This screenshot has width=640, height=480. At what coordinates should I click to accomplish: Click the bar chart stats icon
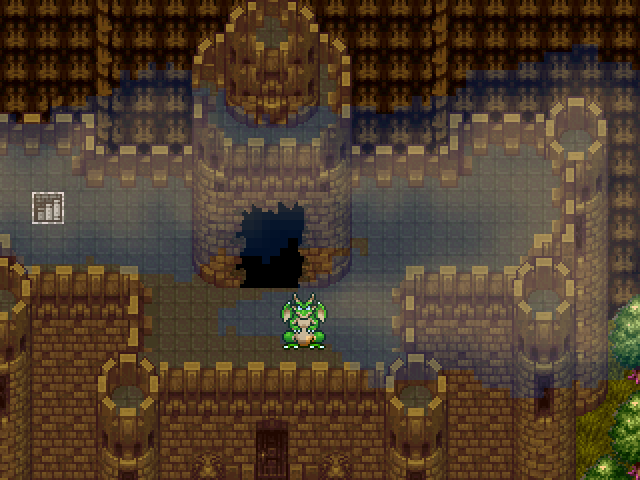pyautogui.click(x=47, y=207)
